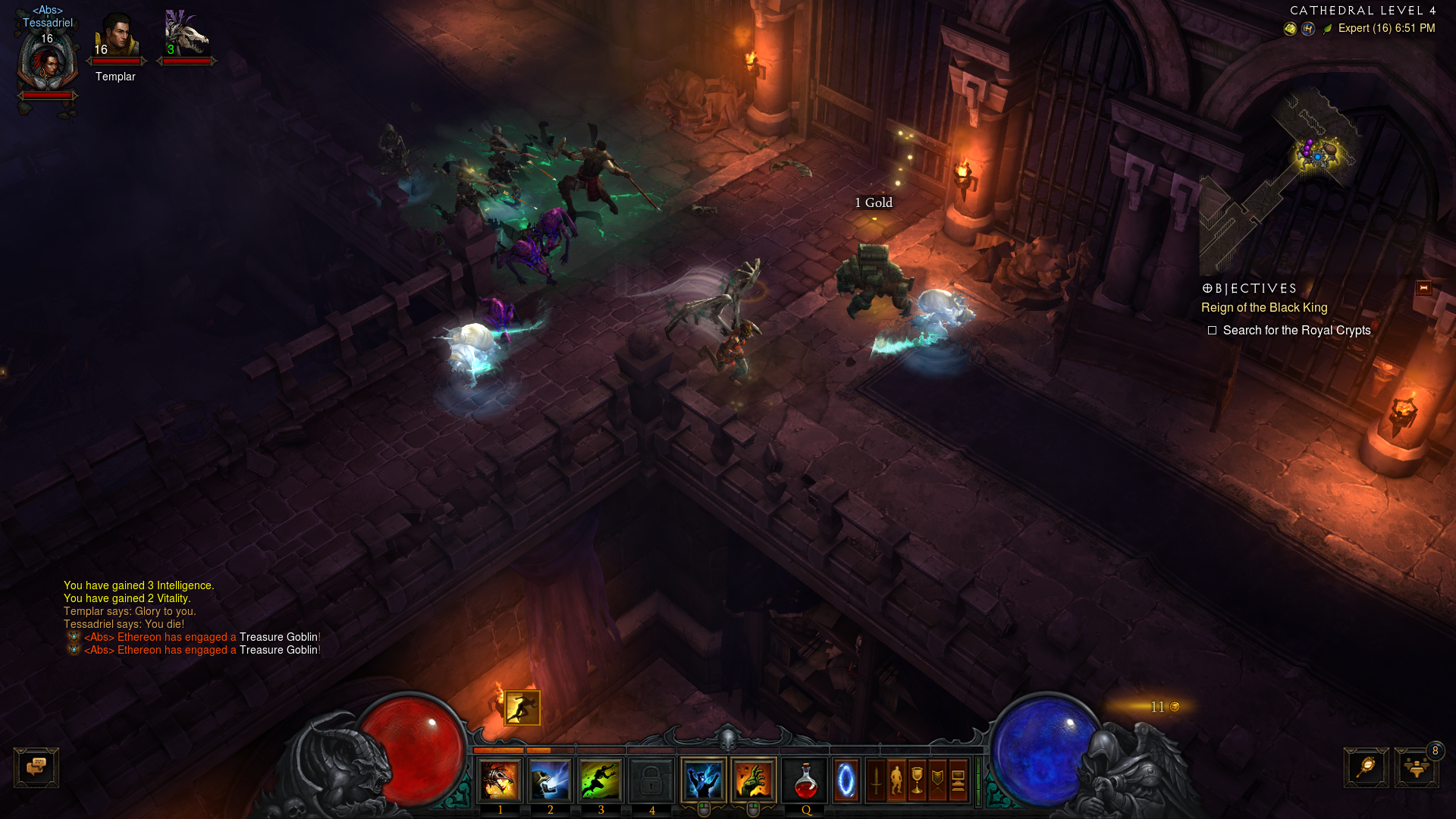Open the chat speech-bubble button
The image size is (1456, 819).
(x=36, y=767)
